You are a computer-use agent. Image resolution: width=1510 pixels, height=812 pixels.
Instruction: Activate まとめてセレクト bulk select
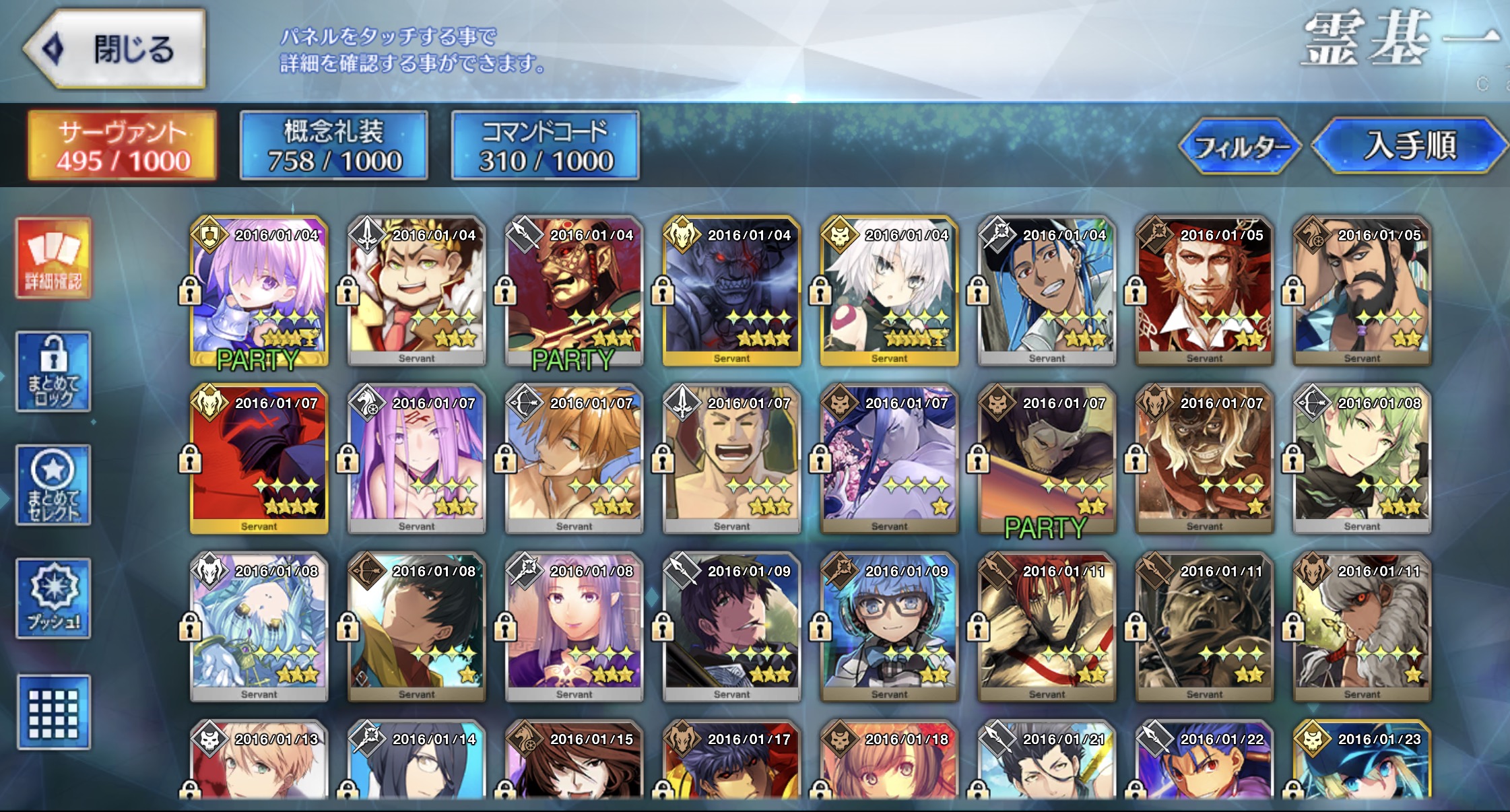tap(53, 485)
